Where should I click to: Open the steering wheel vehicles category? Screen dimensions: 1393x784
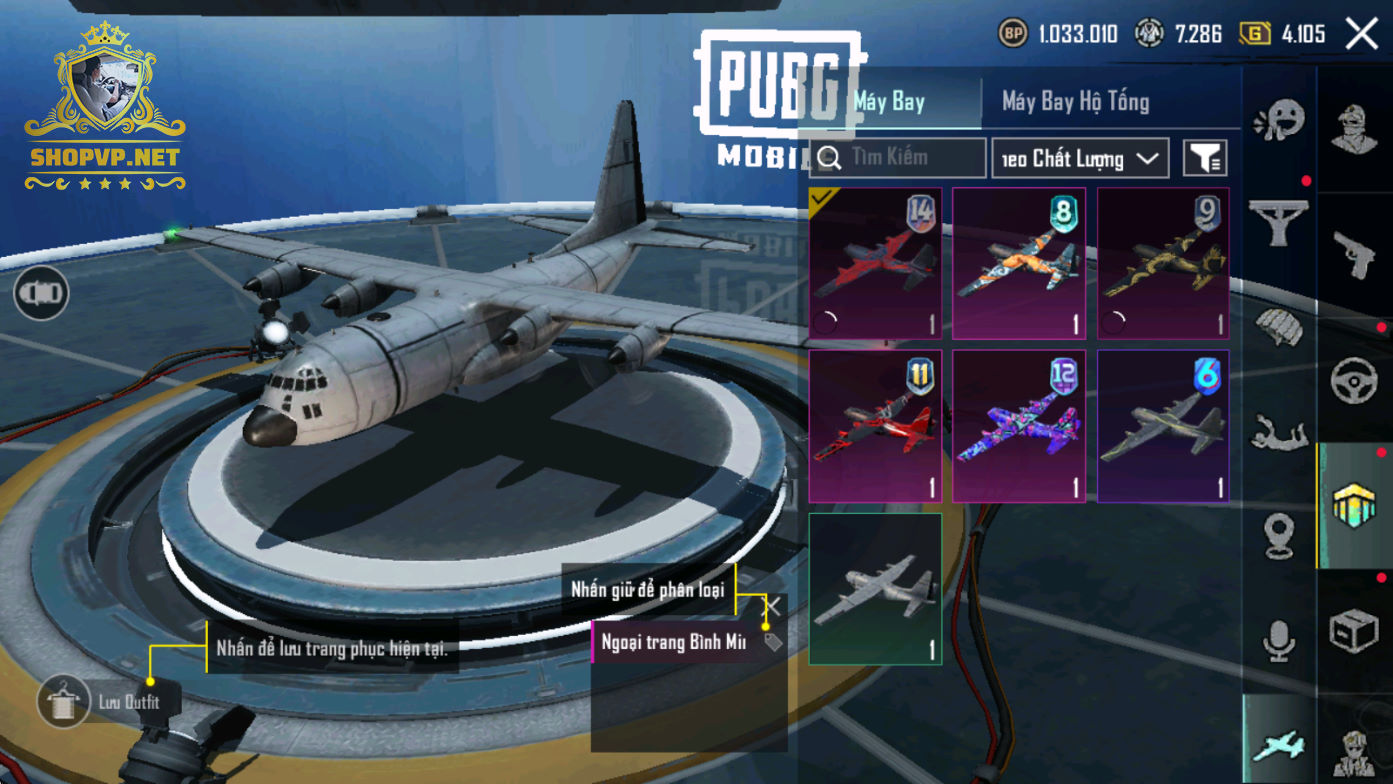[x=1355, y=381]
